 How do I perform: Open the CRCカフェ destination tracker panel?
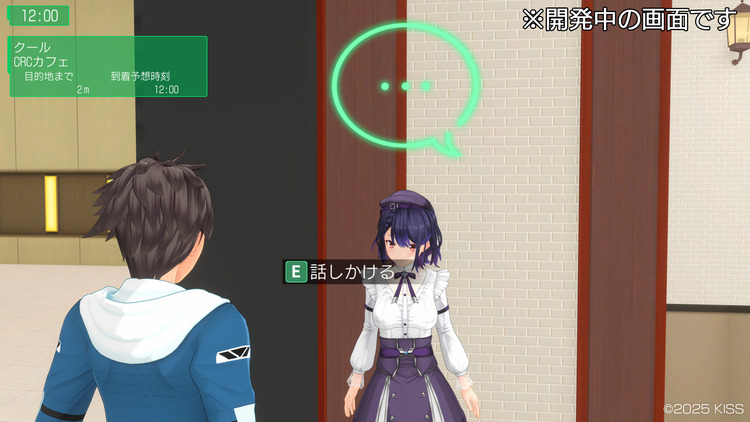[108, 67]
